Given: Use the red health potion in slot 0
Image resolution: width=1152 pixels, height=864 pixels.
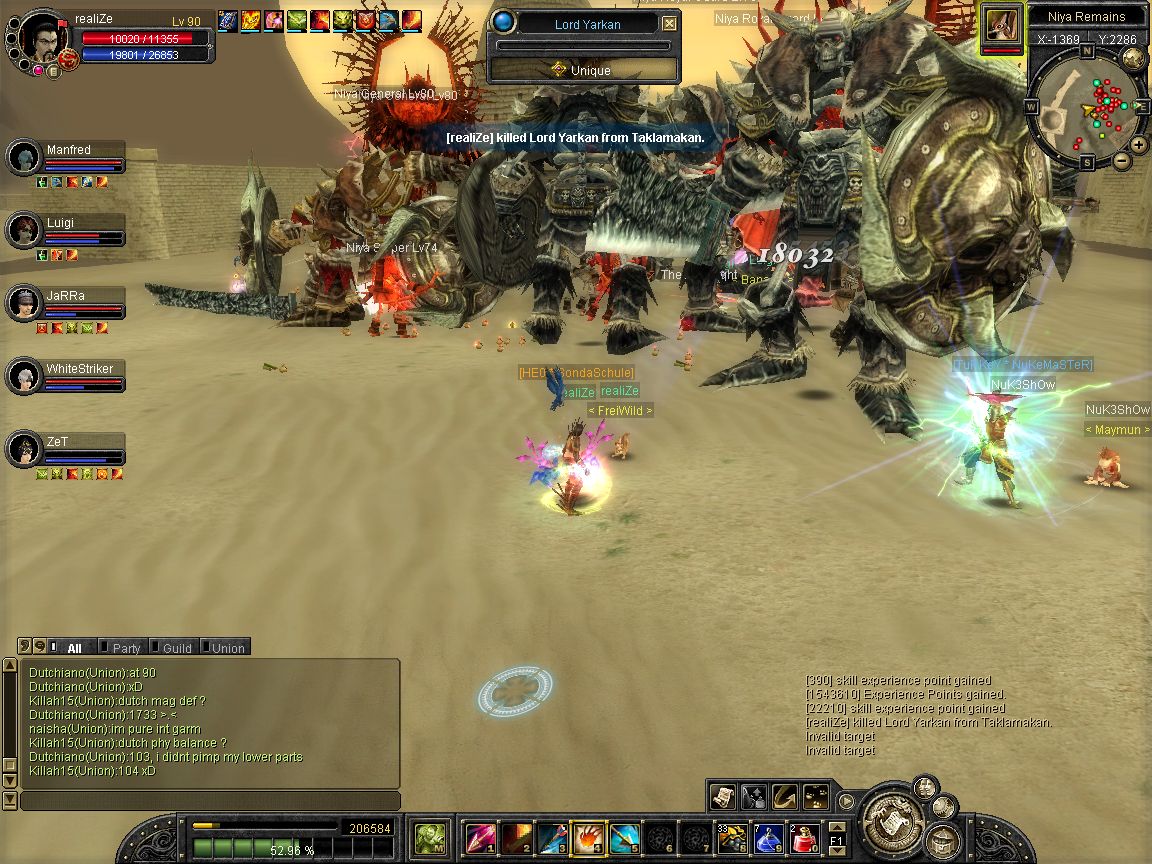Looking at the screenshot, I should pos(805,837).
